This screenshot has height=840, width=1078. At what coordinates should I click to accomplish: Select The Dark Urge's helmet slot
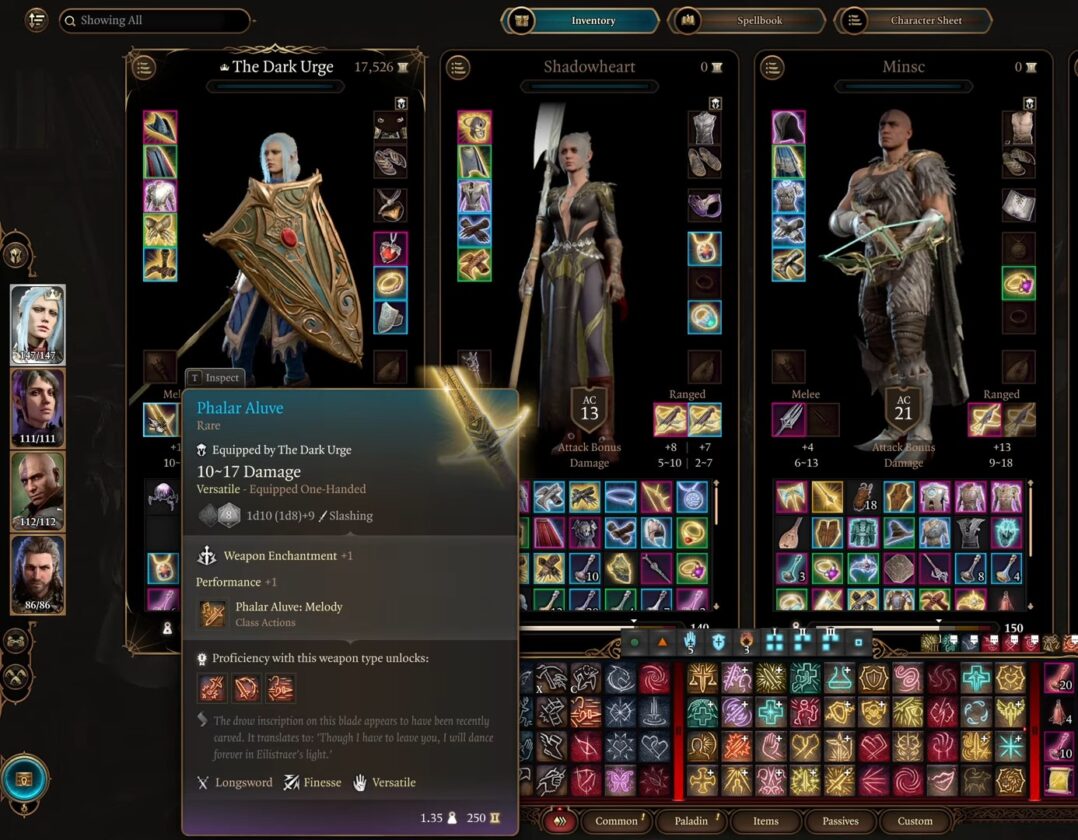point(160,127)
